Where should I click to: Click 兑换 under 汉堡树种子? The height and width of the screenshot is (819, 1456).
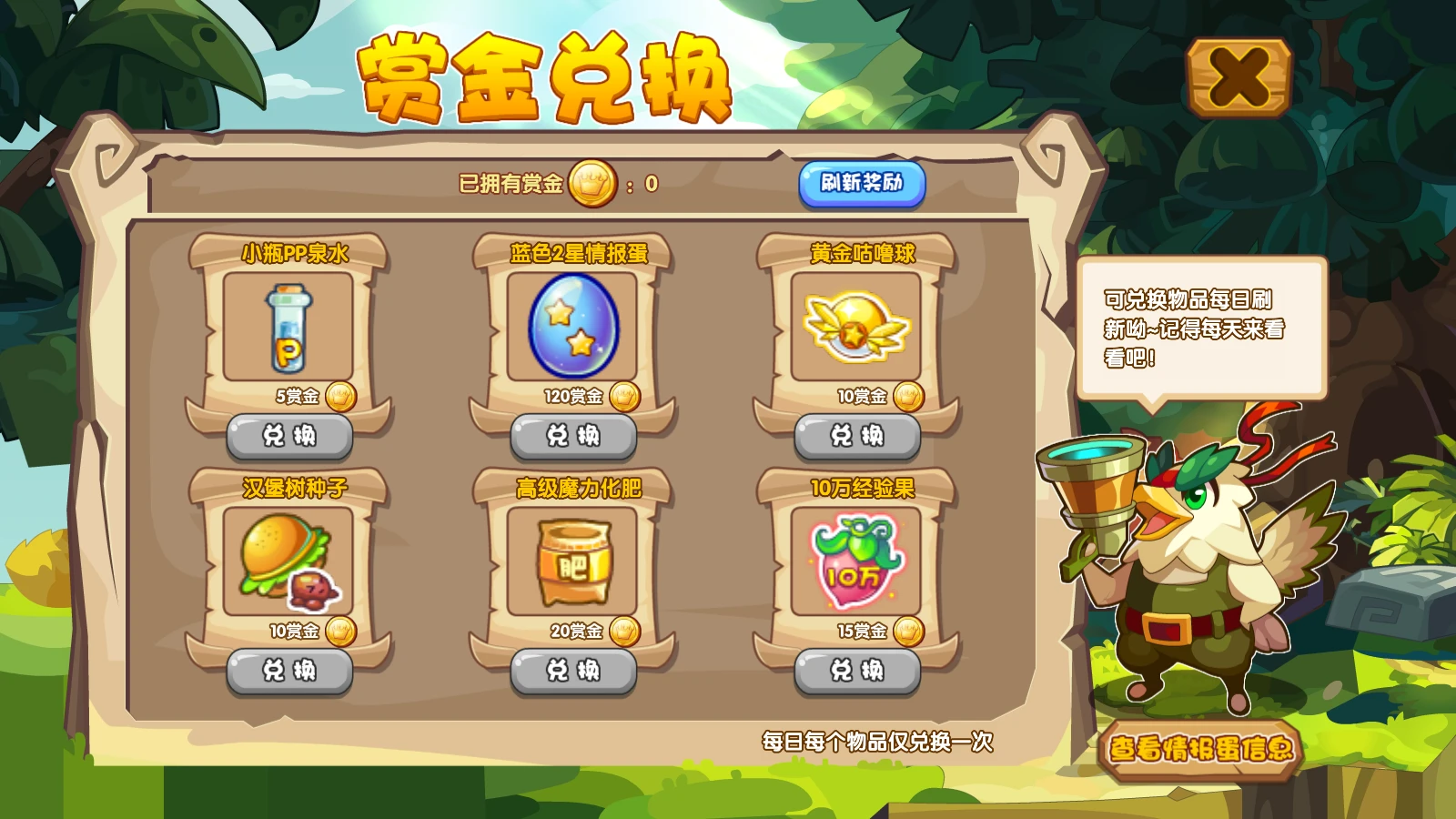[x=289, y=671]
